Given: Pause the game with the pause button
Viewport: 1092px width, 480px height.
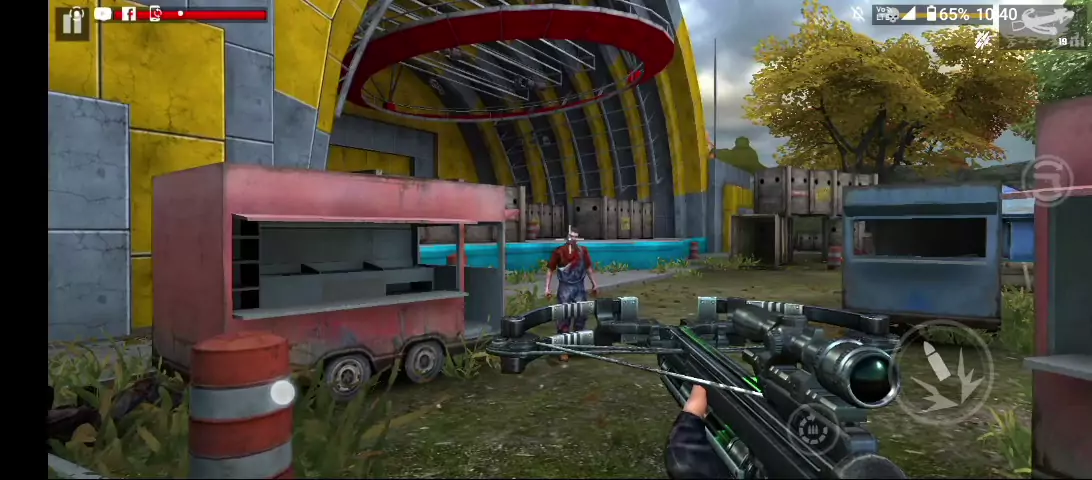Looking at the screenshot, I should pyautogui.click(x=73, y=23).
